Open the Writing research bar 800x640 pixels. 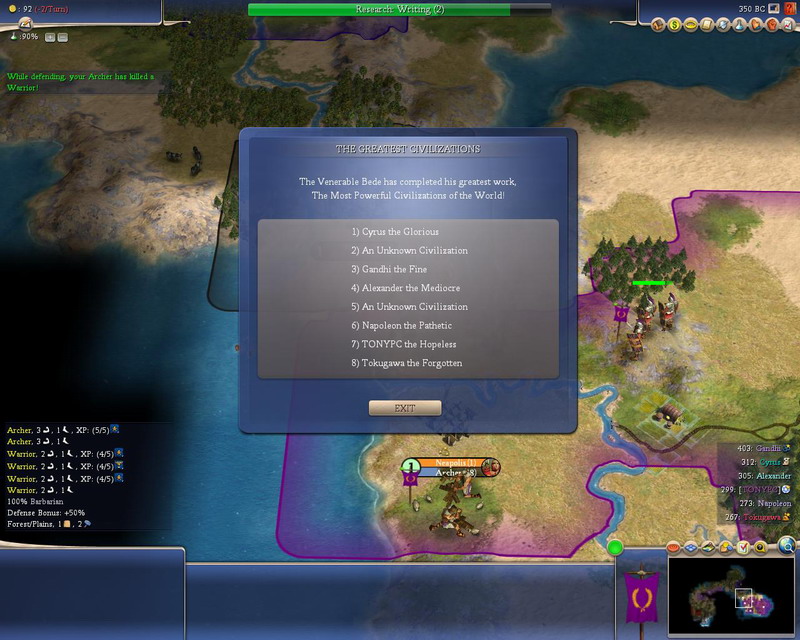point(400,9)
